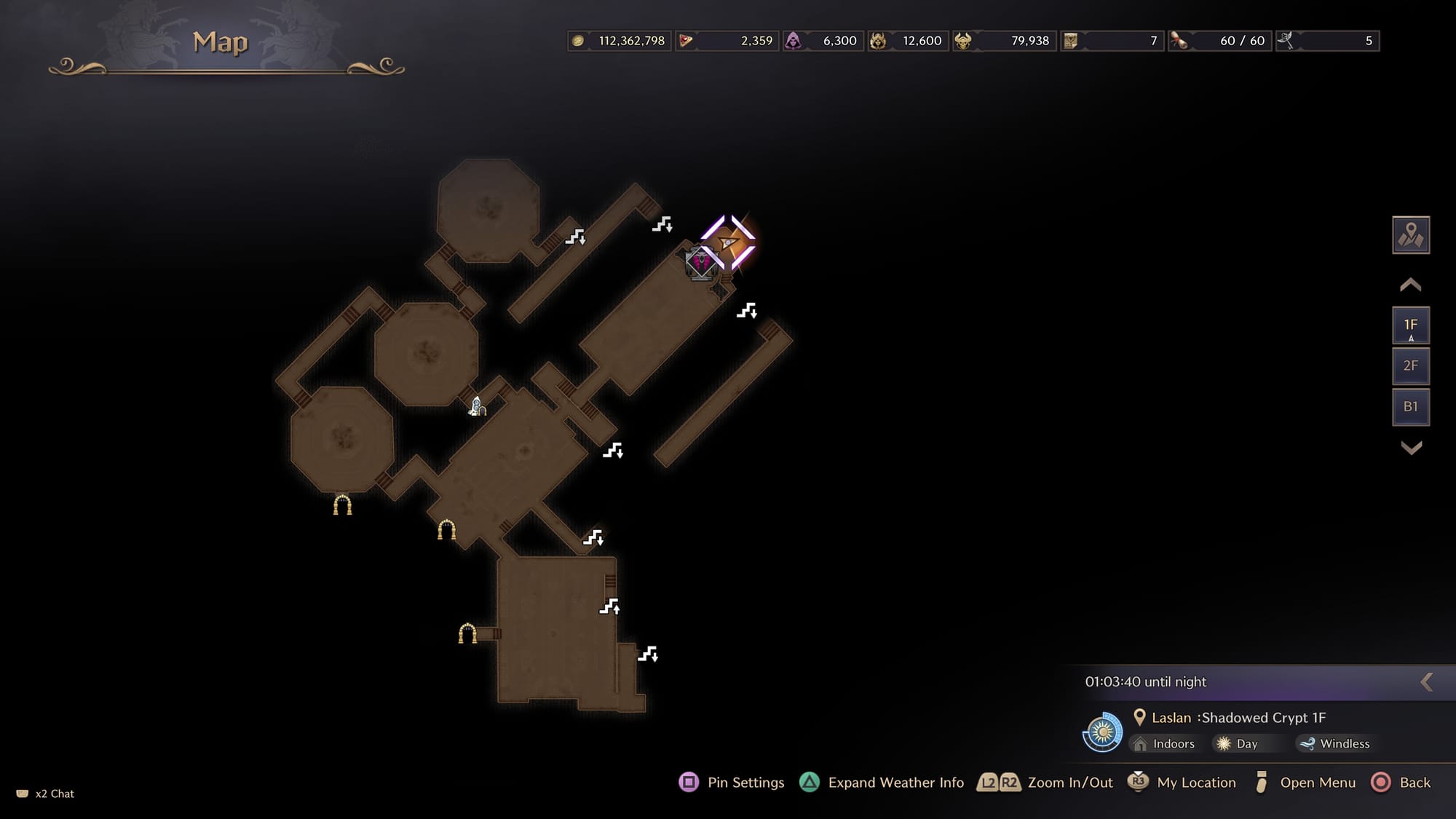Screen dimensions: 1456x819
Task: Go down one floor with the down arrow
Action: point(1411,448)
